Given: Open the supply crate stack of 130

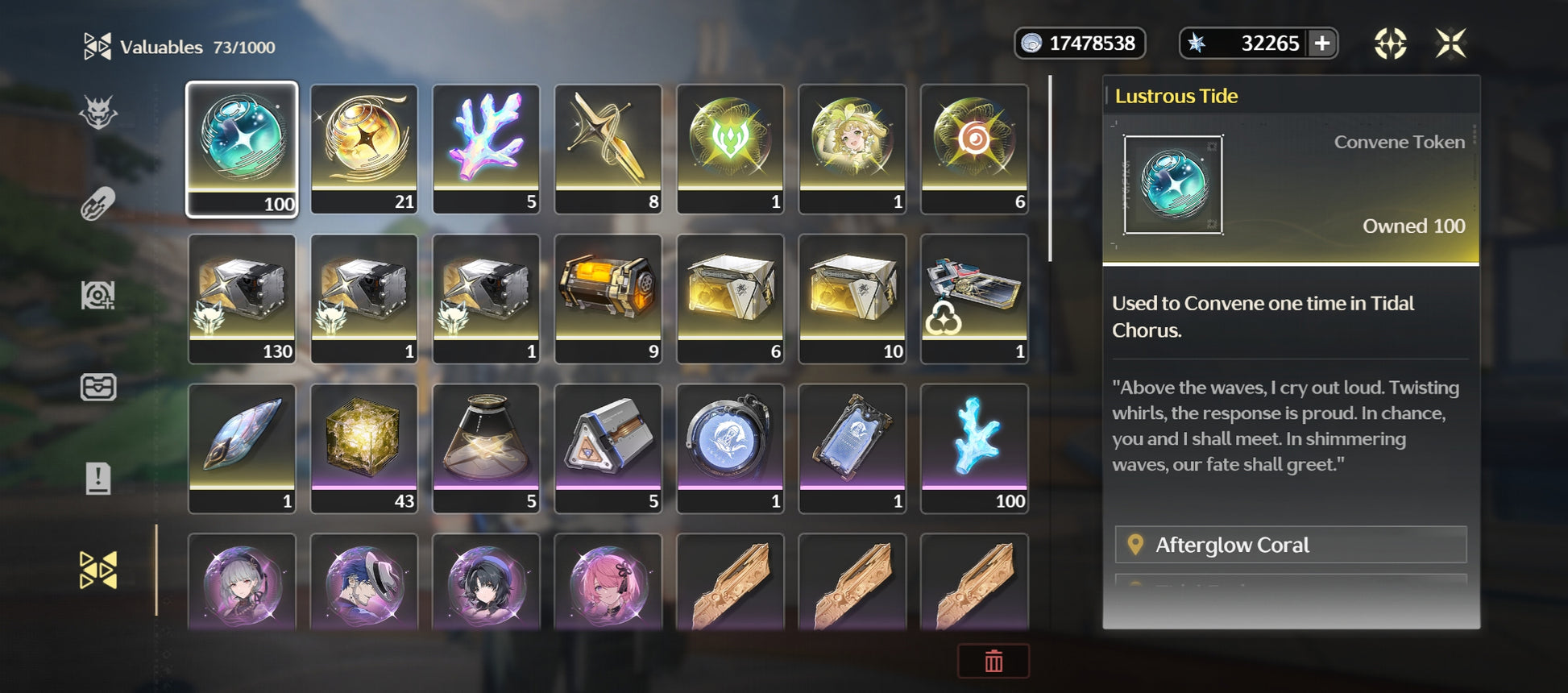Looking at the screenshot, I should pos(242,298).
